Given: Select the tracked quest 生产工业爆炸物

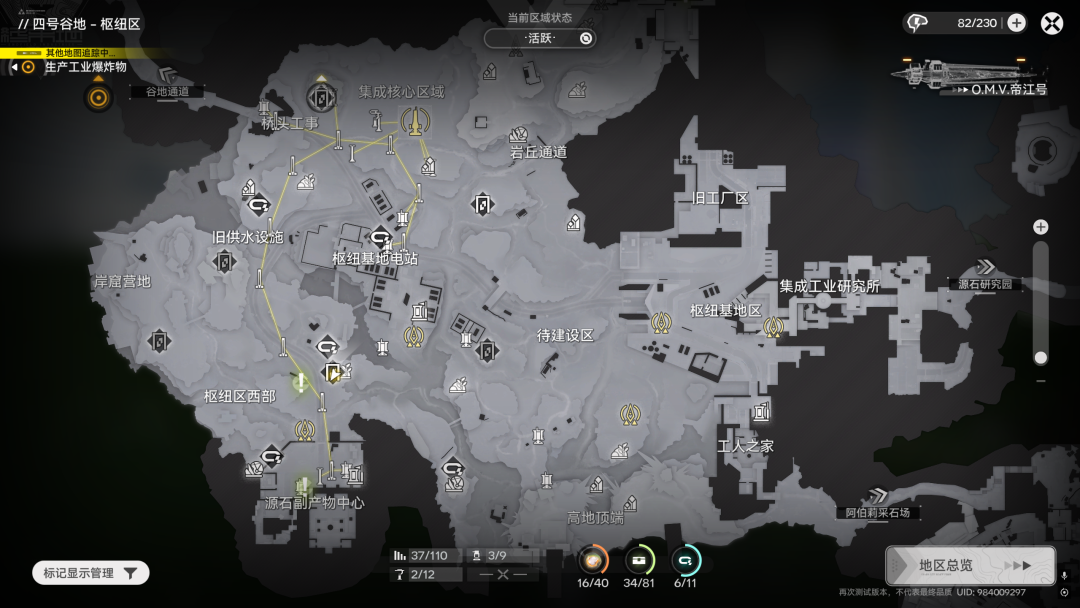Looking at the screenshot, I should click(x=85, y=67).
